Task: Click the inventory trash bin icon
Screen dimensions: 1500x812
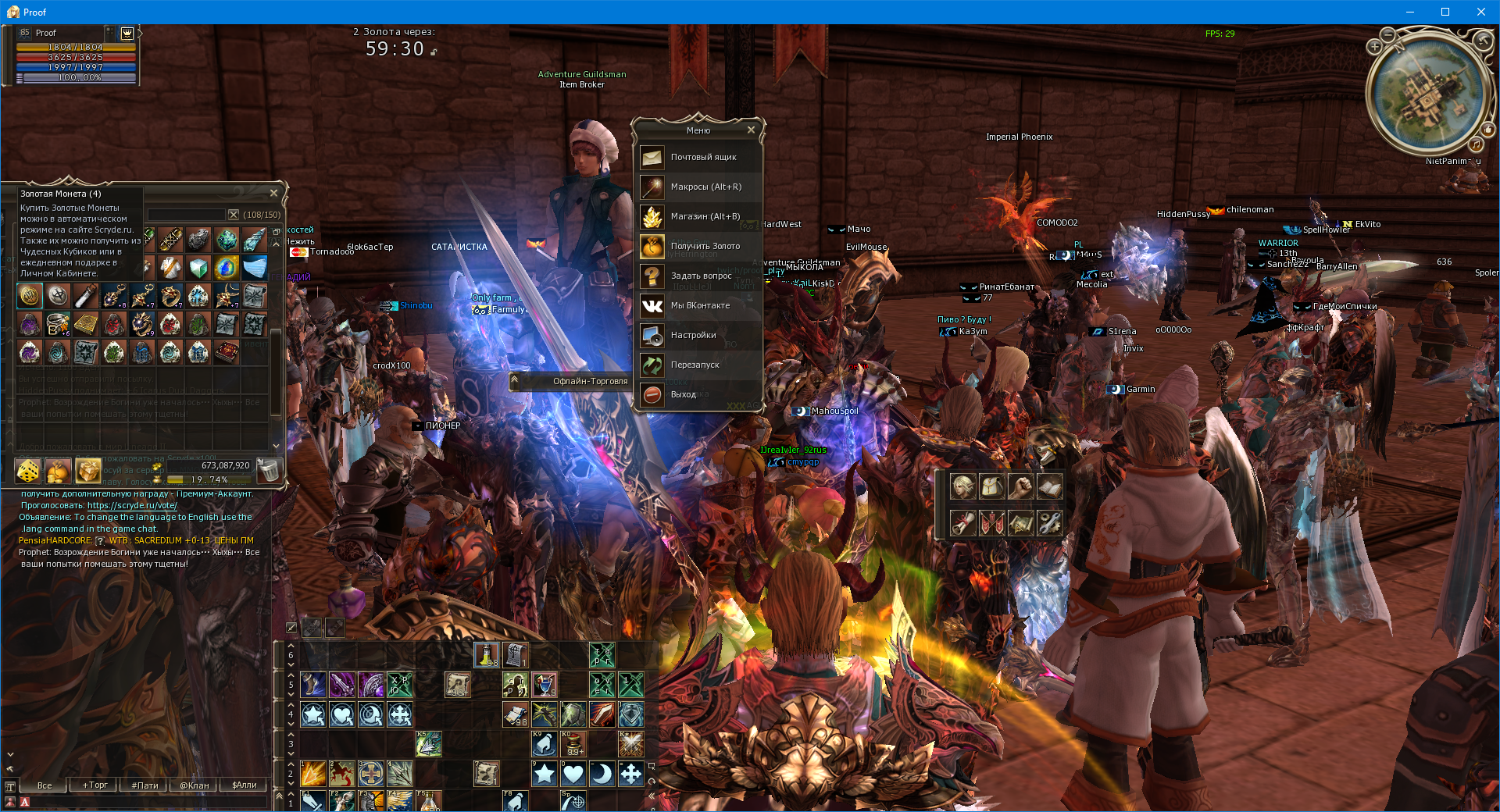Action: tap(268, 470)
